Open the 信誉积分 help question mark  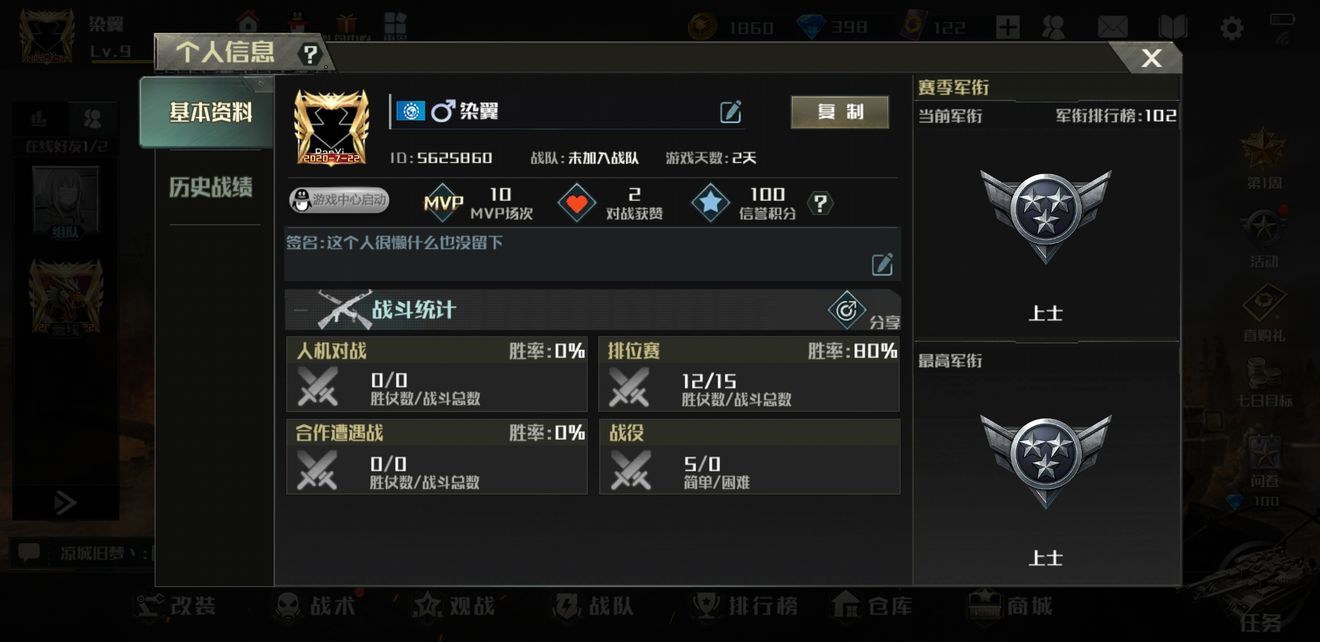[x=820, y=204]
